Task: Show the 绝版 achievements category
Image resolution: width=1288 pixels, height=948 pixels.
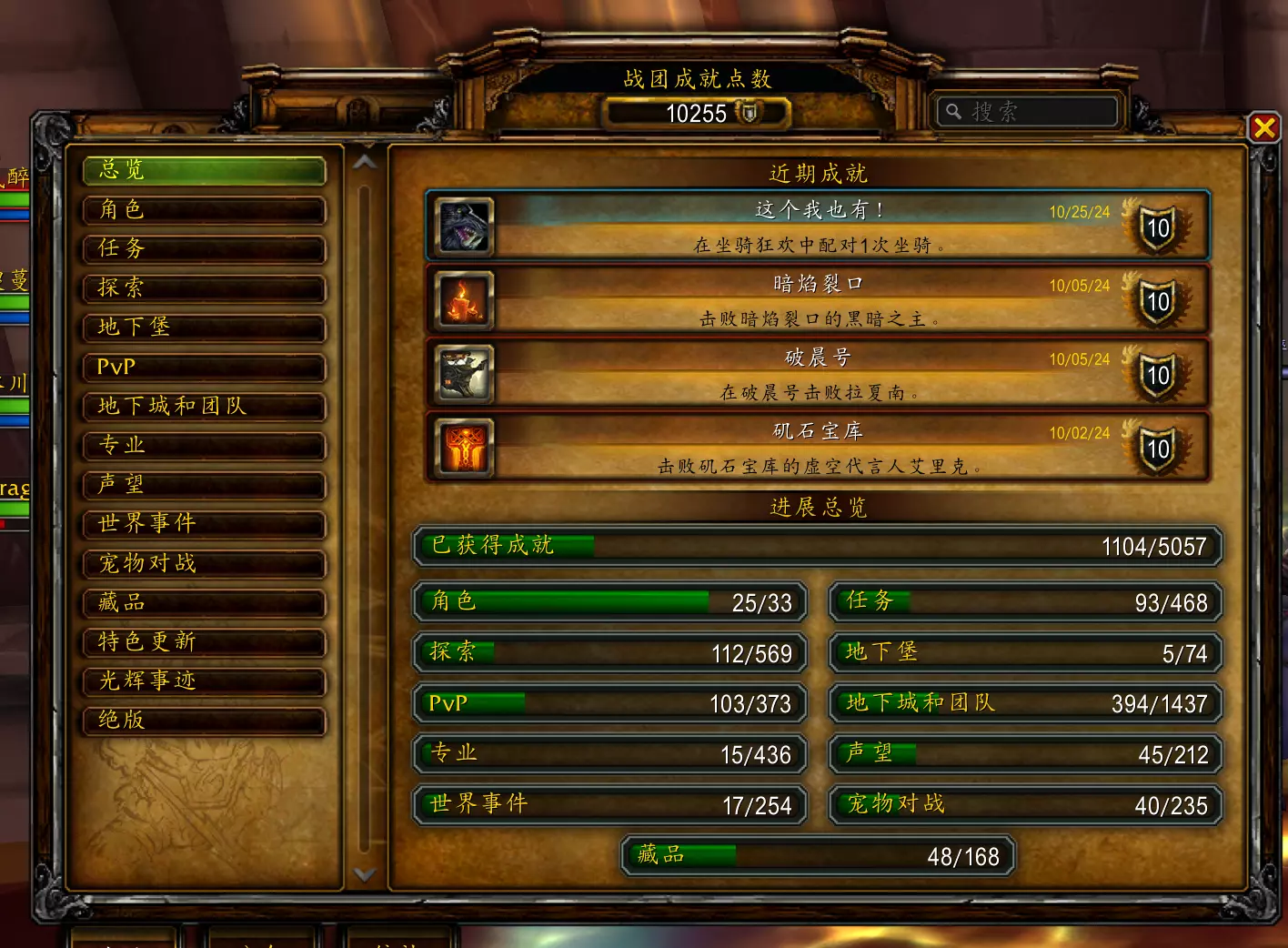Action: click(x=204, y=720)
